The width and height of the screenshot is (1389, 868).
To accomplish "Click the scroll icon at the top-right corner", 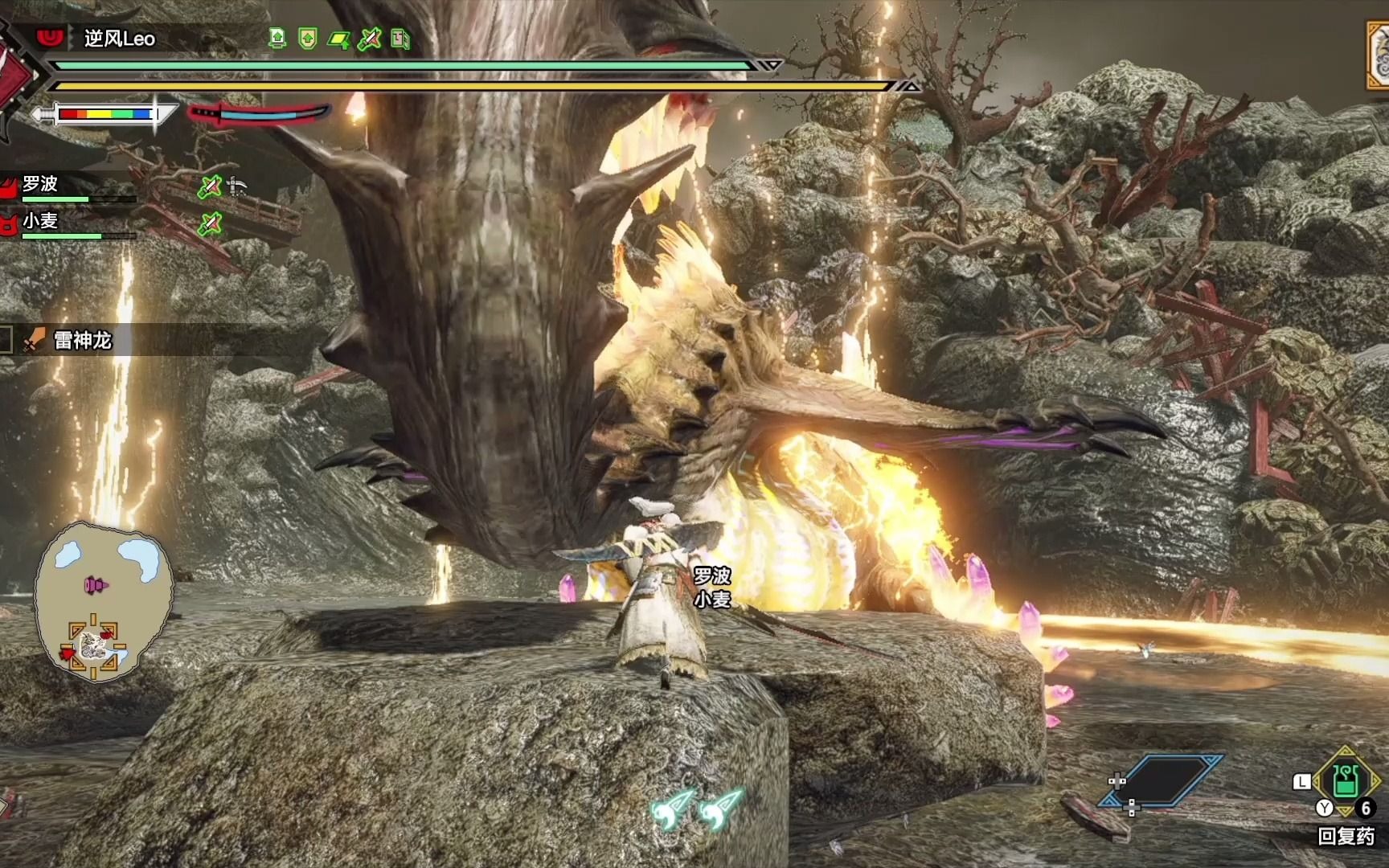I will (x=1378, y=55).
